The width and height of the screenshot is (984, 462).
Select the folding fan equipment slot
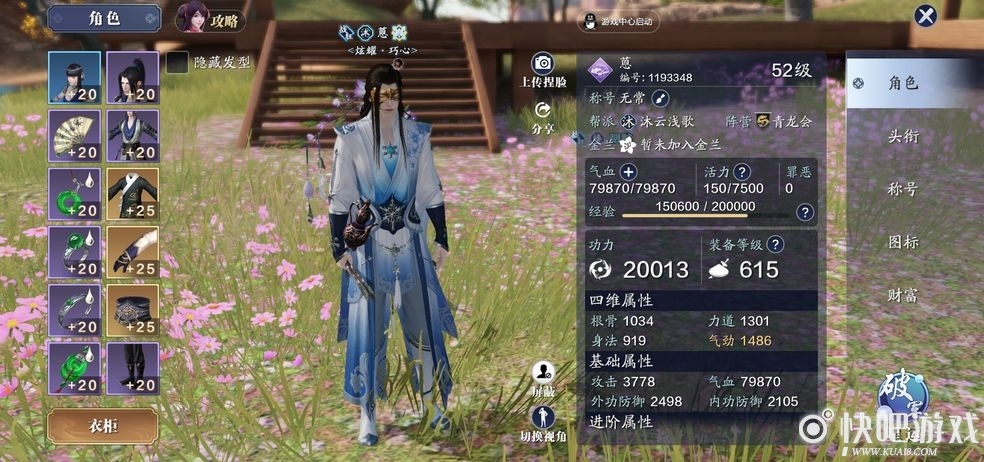tap(74, 137)
